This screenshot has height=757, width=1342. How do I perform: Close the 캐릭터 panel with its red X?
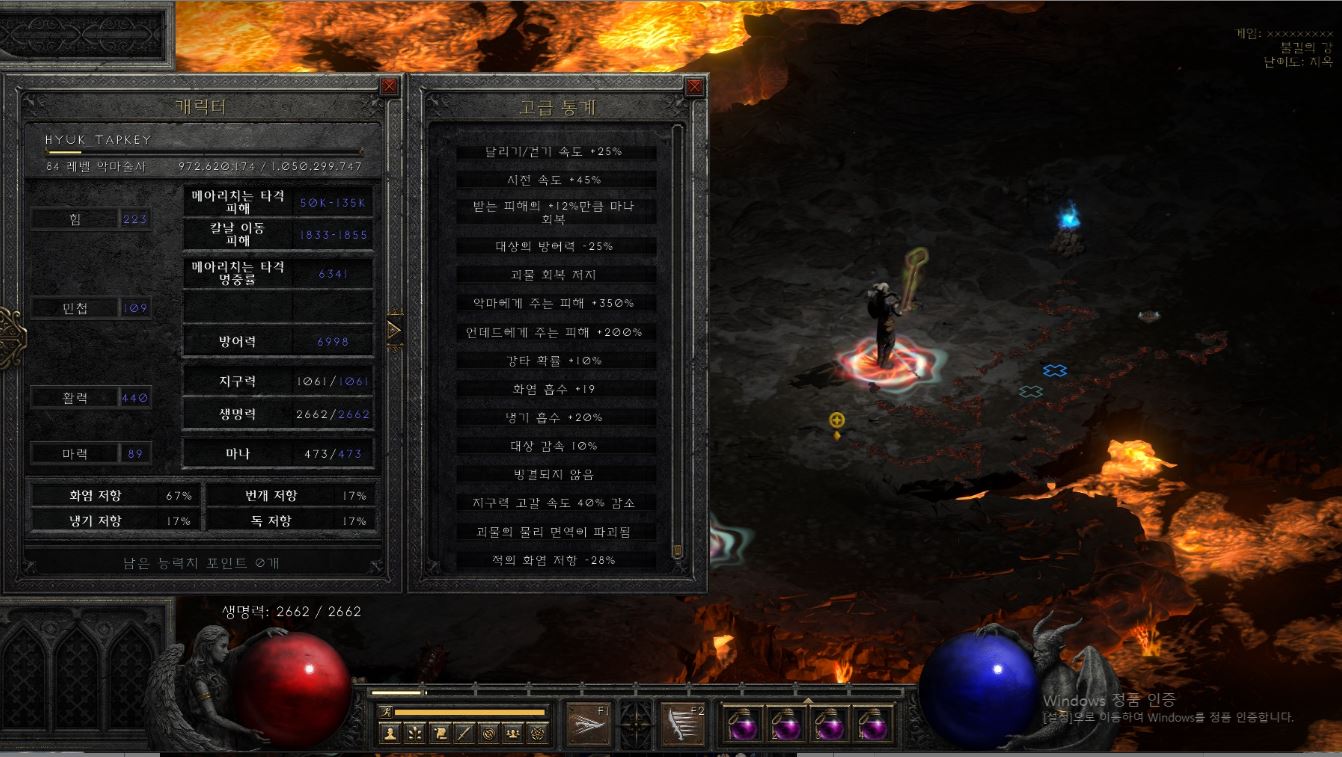point(388,86)
